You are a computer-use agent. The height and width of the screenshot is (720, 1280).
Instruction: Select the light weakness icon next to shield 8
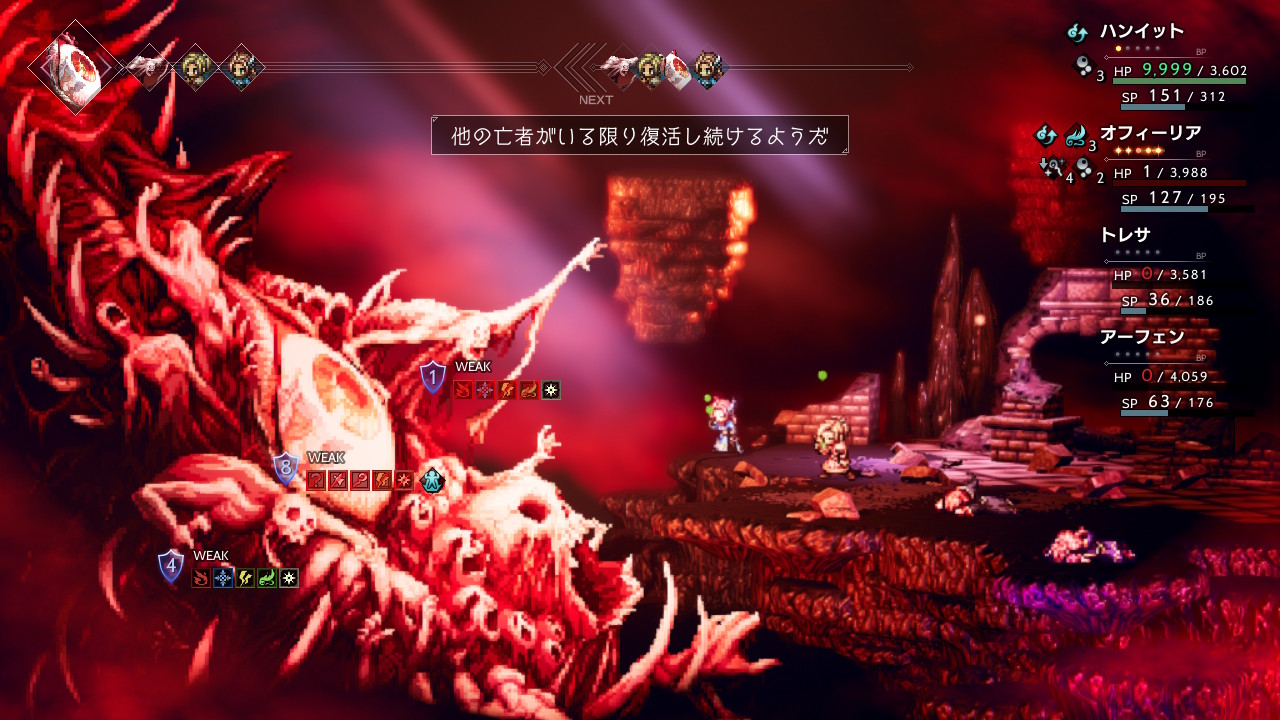403,479
